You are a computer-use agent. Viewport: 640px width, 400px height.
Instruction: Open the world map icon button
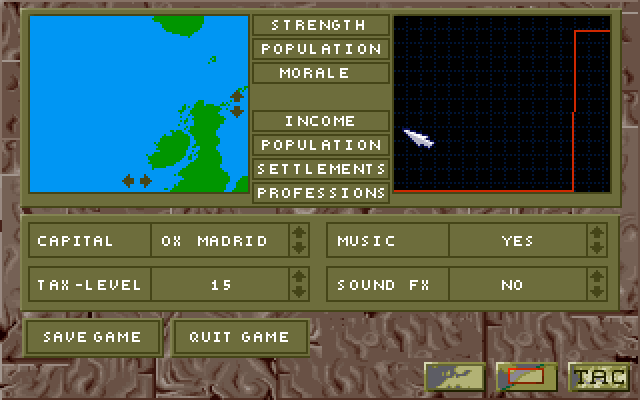(x=455, y=377)
